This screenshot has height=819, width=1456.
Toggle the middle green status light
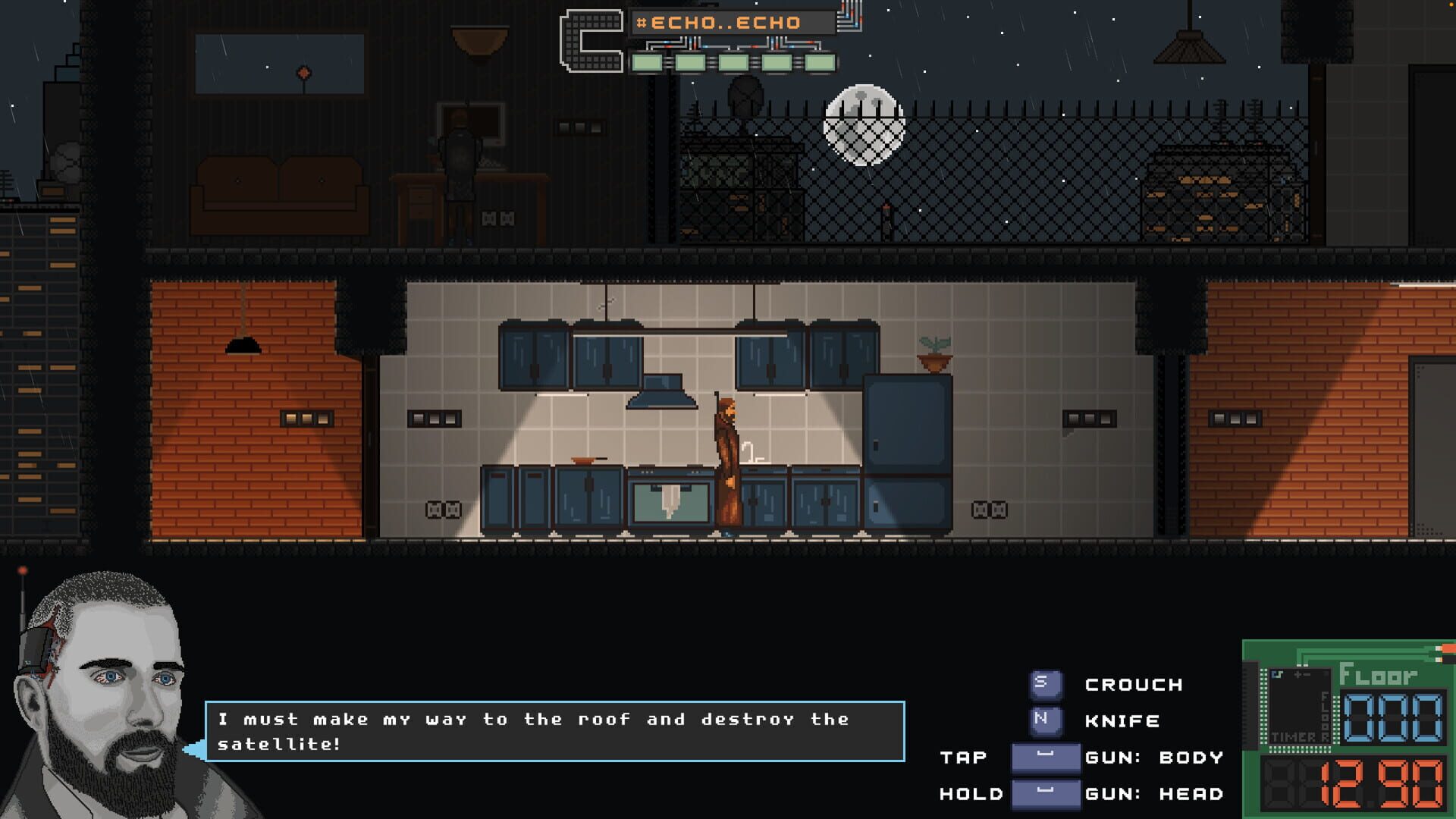(734, 62)
